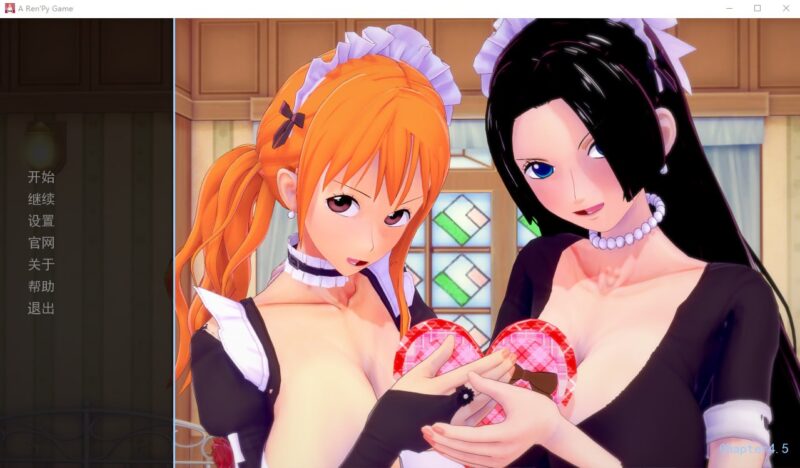
Task: Choose 继续 to continue the game
Action: (41, 199)
